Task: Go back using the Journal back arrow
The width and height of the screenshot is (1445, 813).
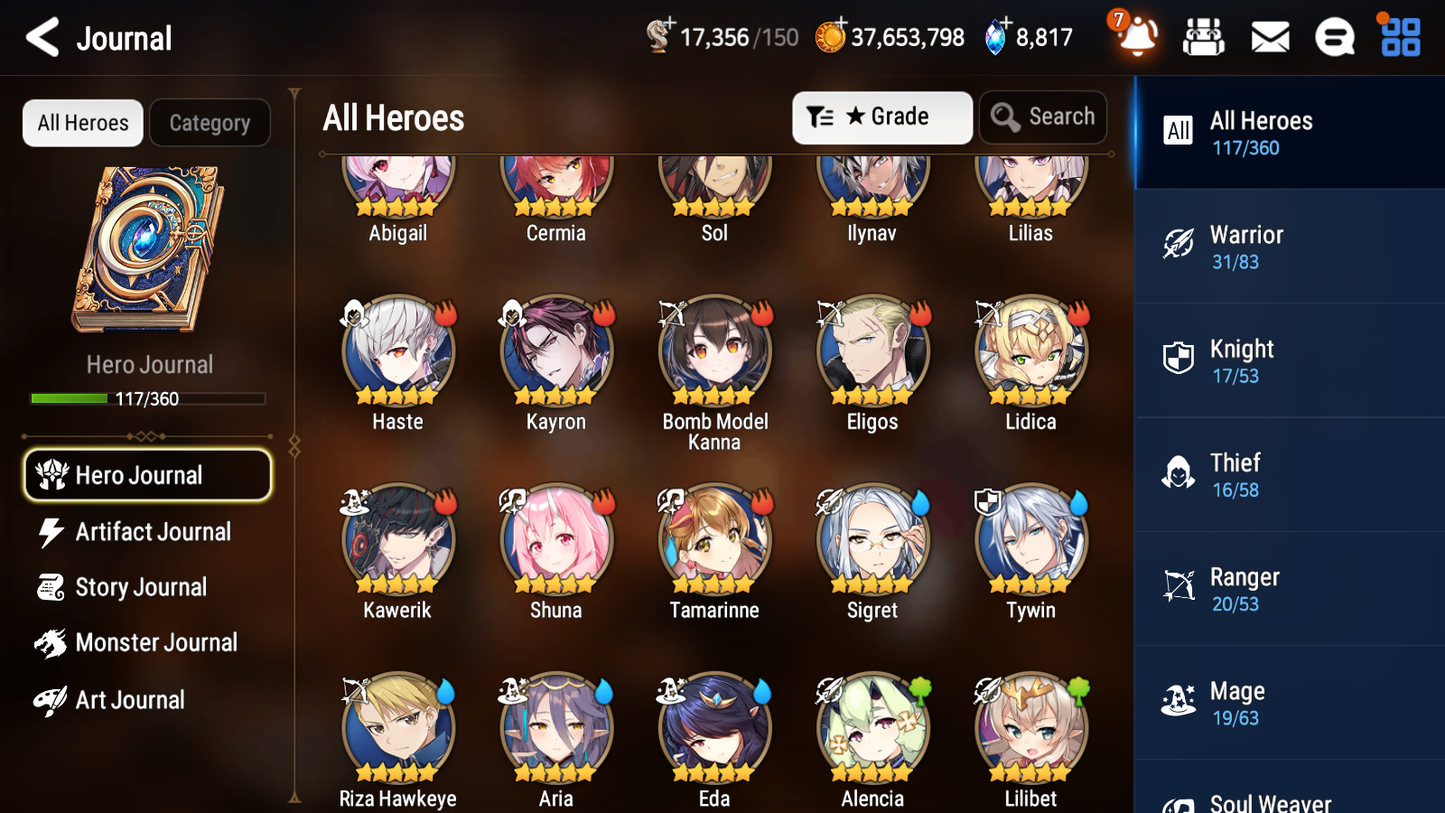Action: click(42, 37)
